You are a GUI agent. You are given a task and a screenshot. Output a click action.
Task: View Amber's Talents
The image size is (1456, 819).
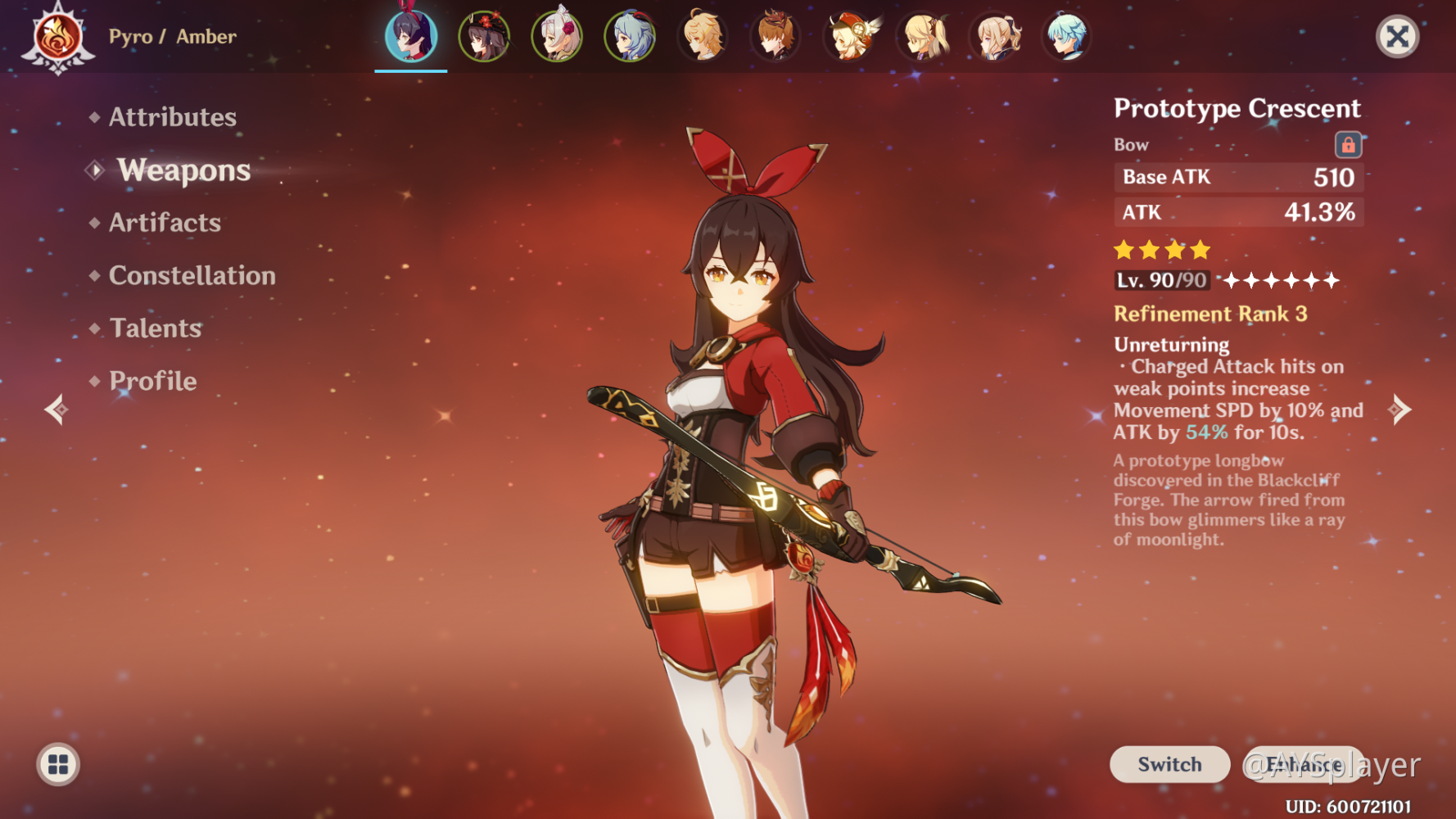point(156,328)
